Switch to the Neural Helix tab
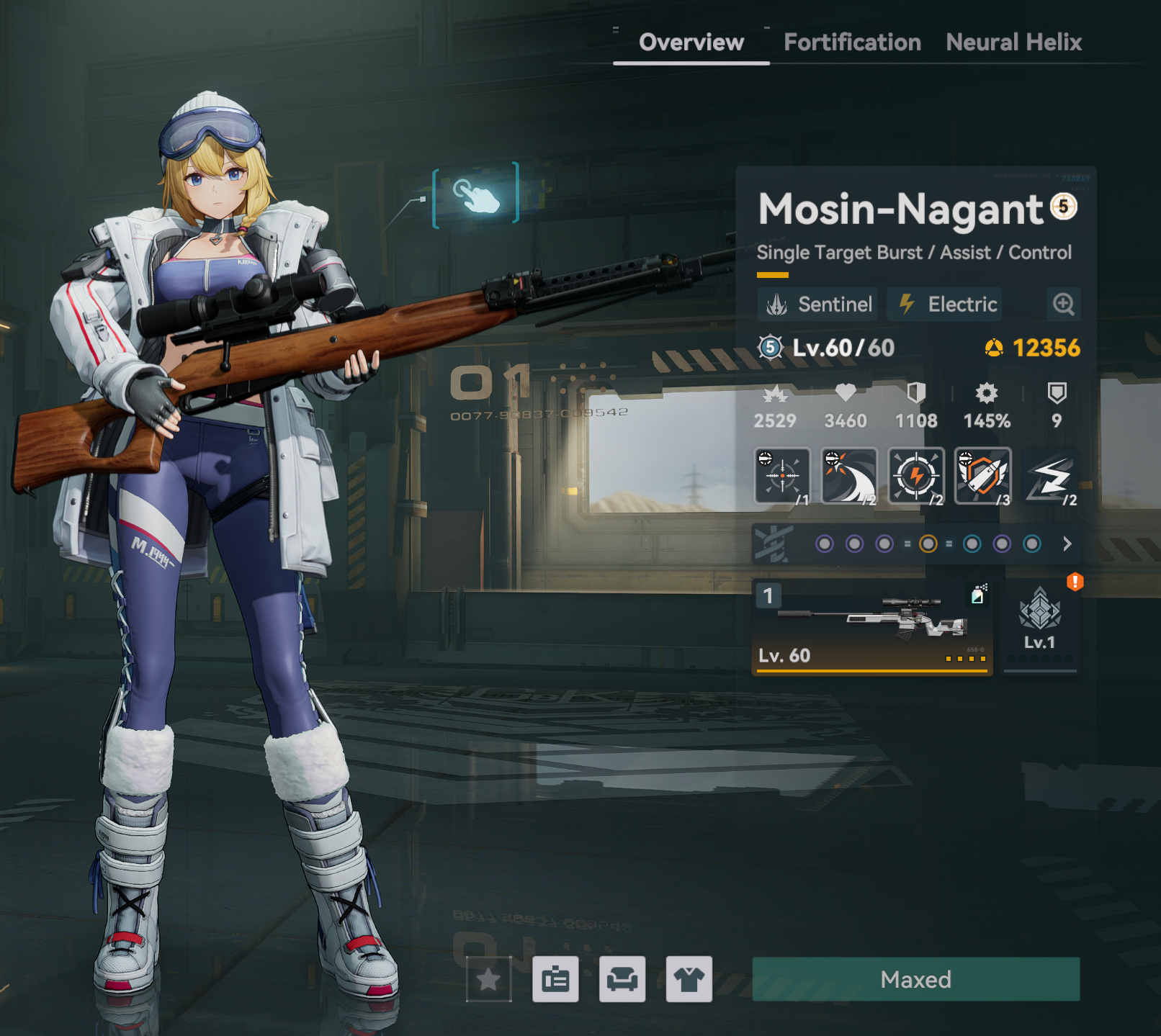1161x1036 pixels. [1013, 42]
